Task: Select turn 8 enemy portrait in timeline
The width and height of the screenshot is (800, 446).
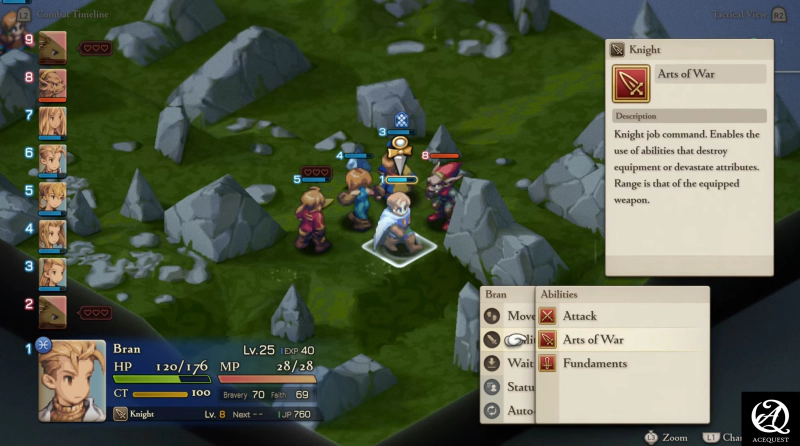Action: click(x=52, y=83)
